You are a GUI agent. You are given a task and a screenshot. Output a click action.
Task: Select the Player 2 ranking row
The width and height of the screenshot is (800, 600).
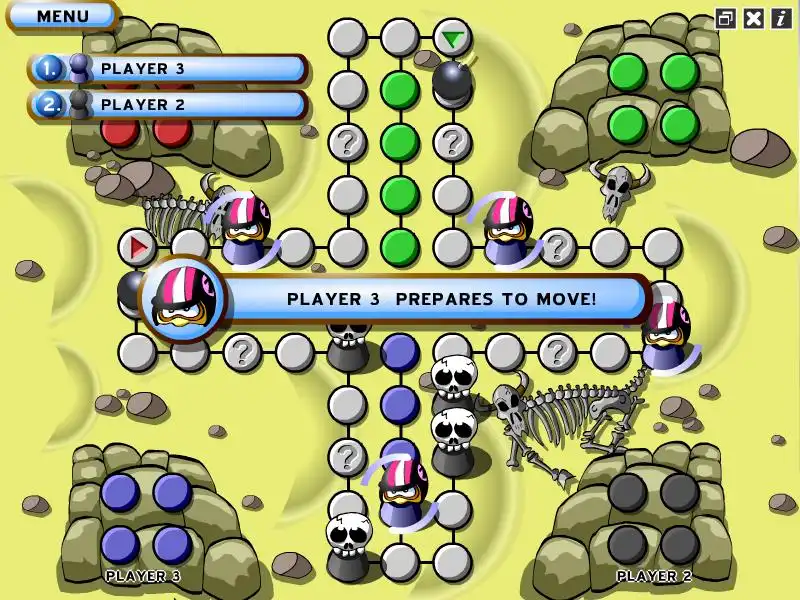tap(168, 104)
